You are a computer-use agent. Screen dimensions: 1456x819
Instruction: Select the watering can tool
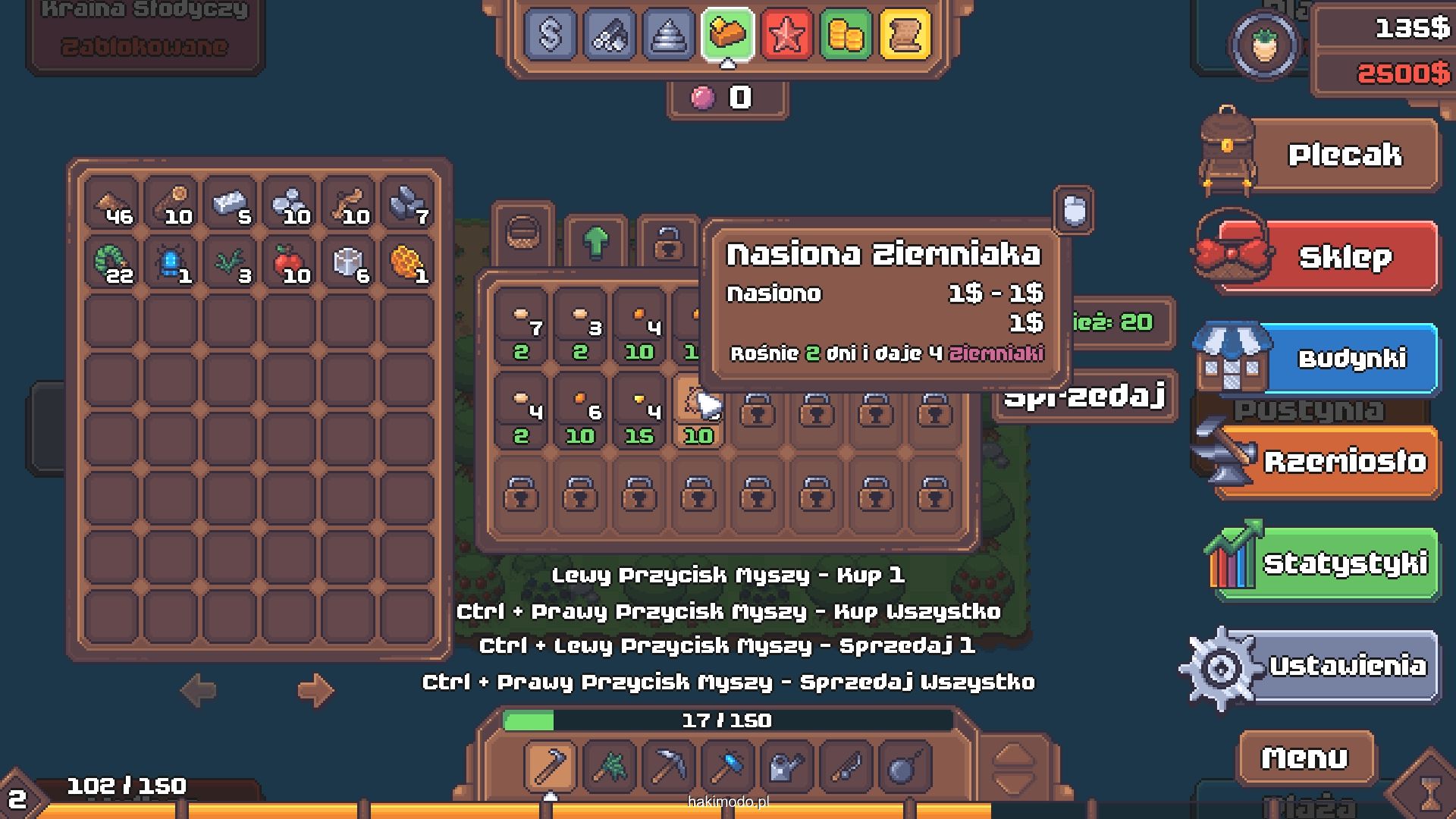786,767
